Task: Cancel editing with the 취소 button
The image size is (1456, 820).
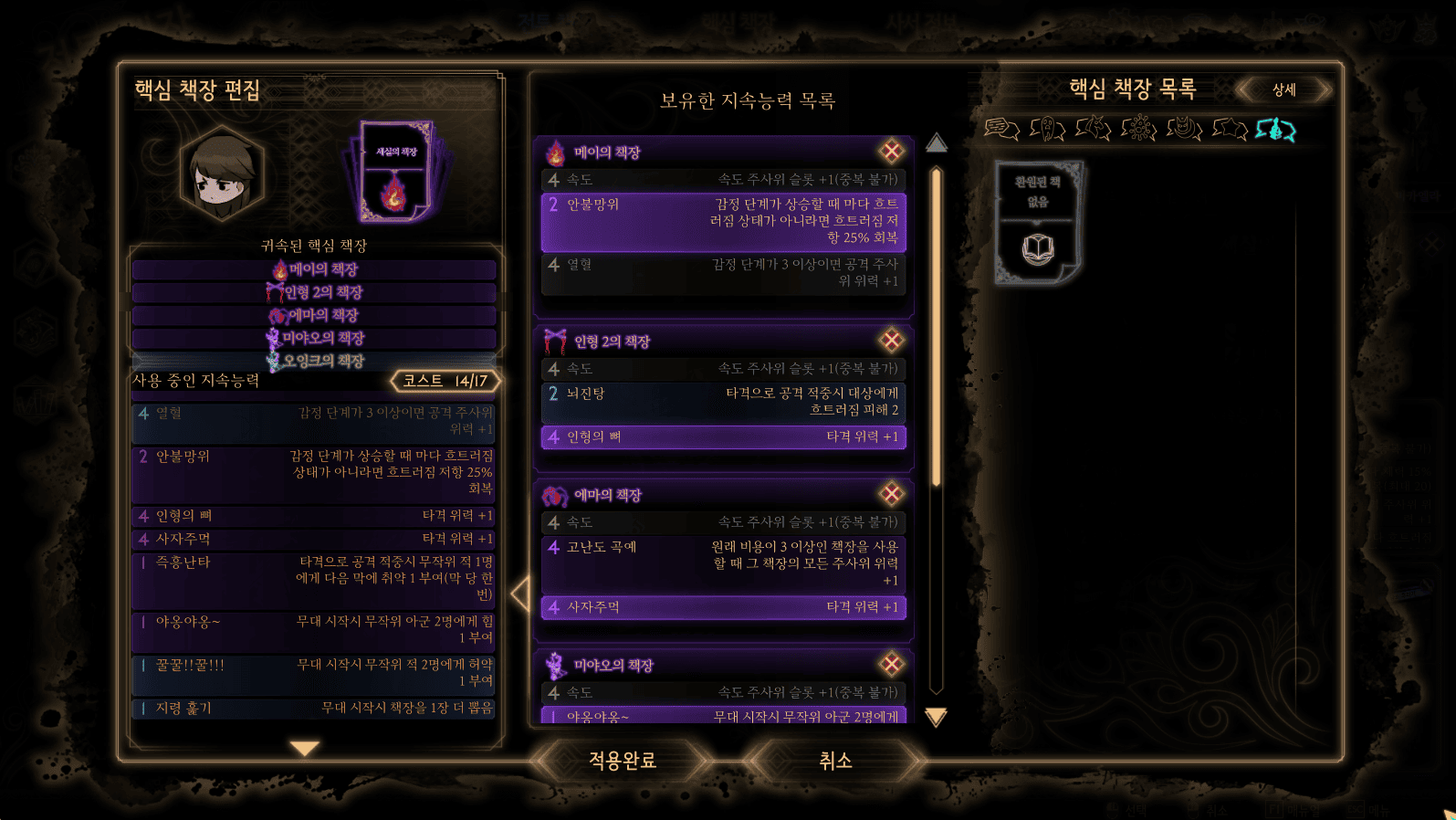Action: tap(834, 760)
